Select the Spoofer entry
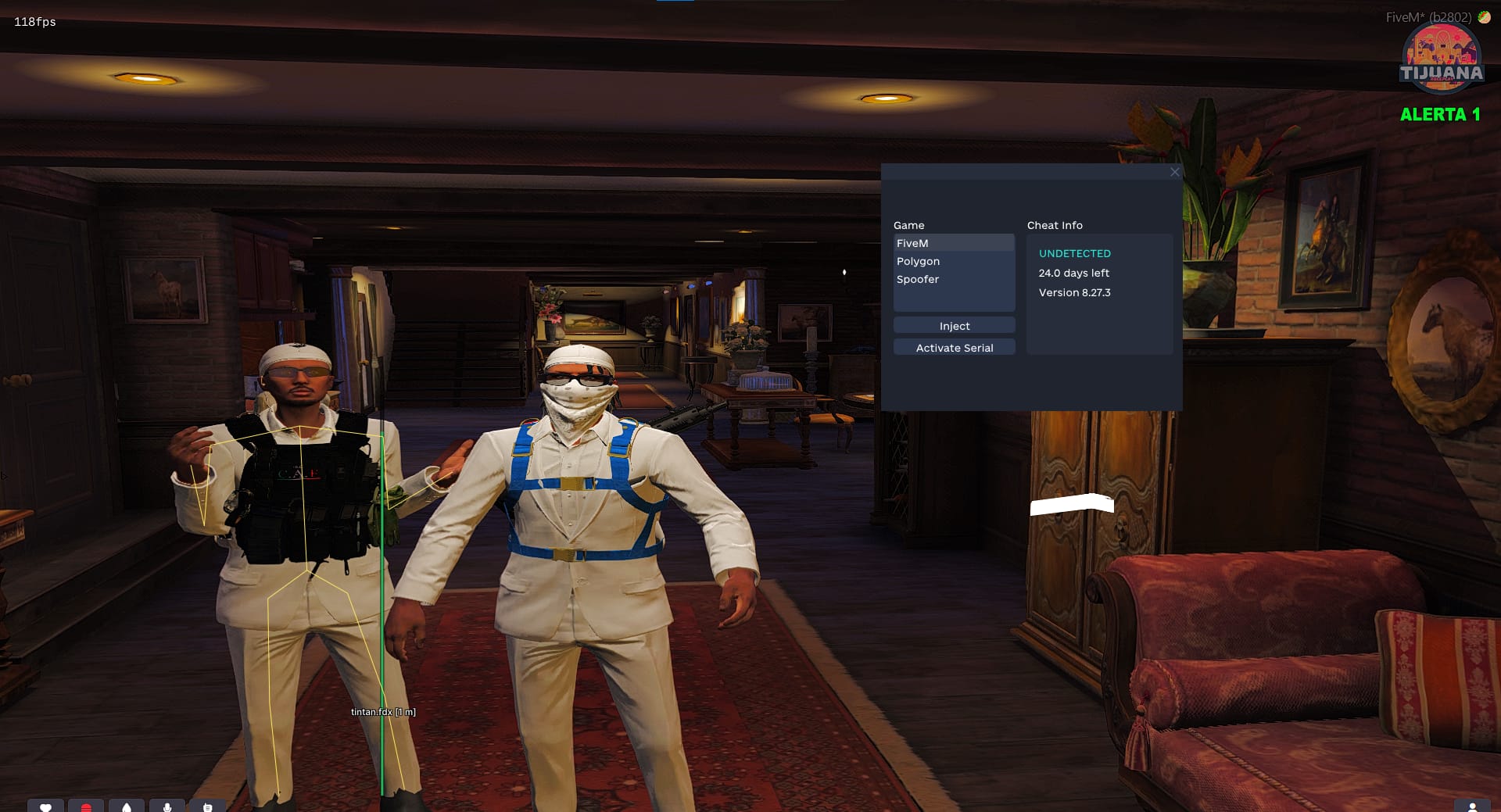This screenshot has height=812, width=1501. pos(954,279)
